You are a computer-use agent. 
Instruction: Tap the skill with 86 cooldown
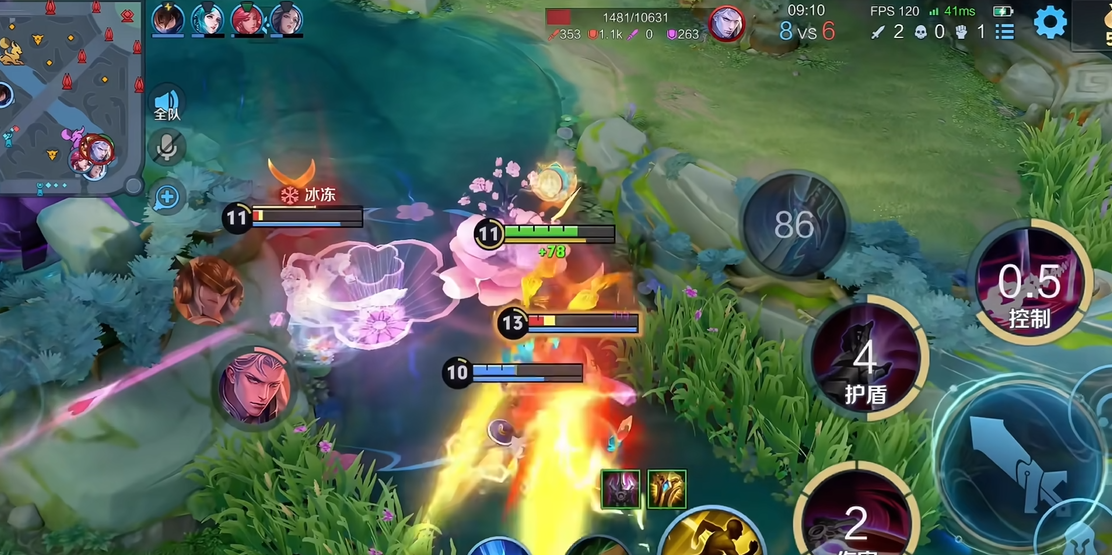[794, 225]
